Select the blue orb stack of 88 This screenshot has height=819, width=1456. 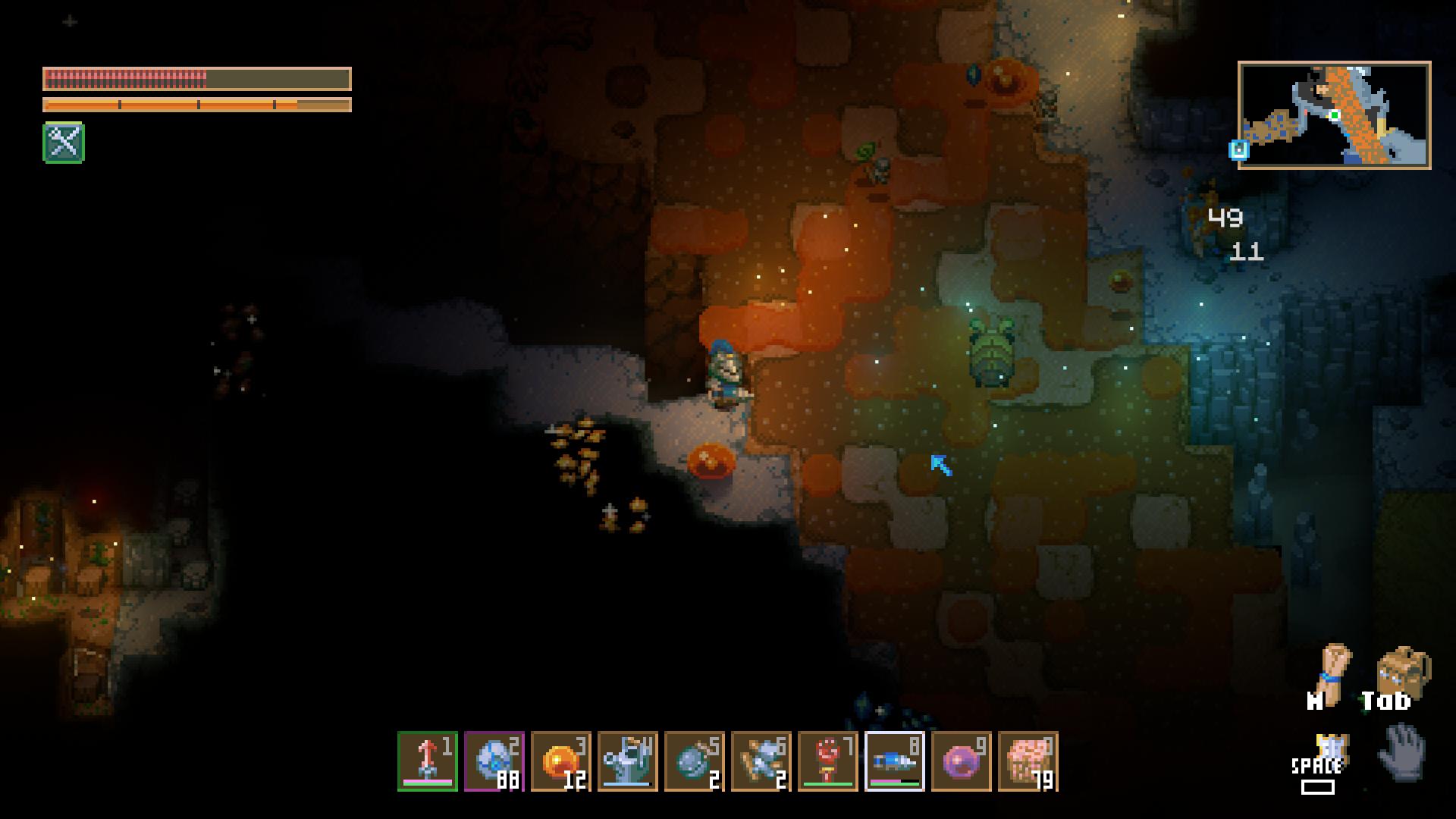coord(494,761)
